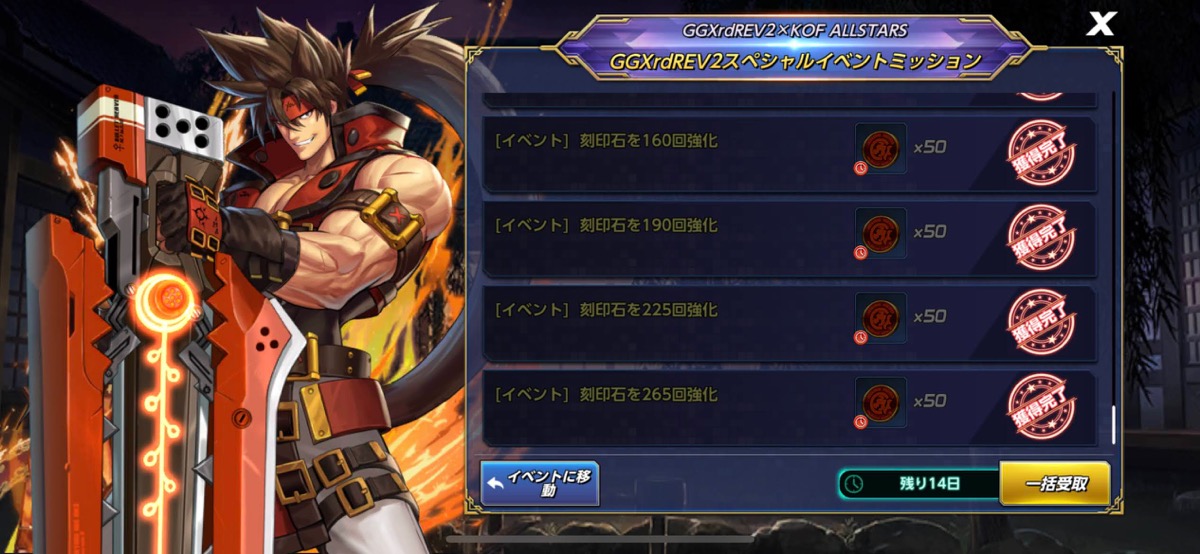1200x554 pixels.
Task: Click the mission list scrollbar
Action: (x=1114, y=424)
